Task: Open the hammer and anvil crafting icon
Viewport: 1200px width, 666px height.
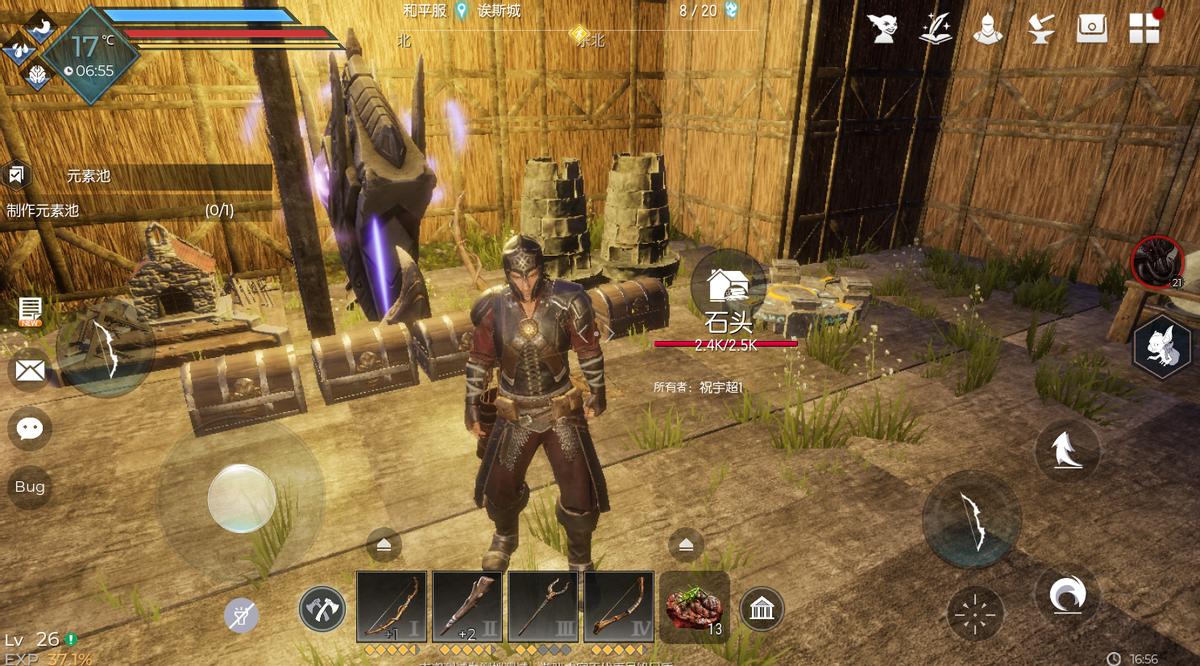Action: click(1041, 28)
